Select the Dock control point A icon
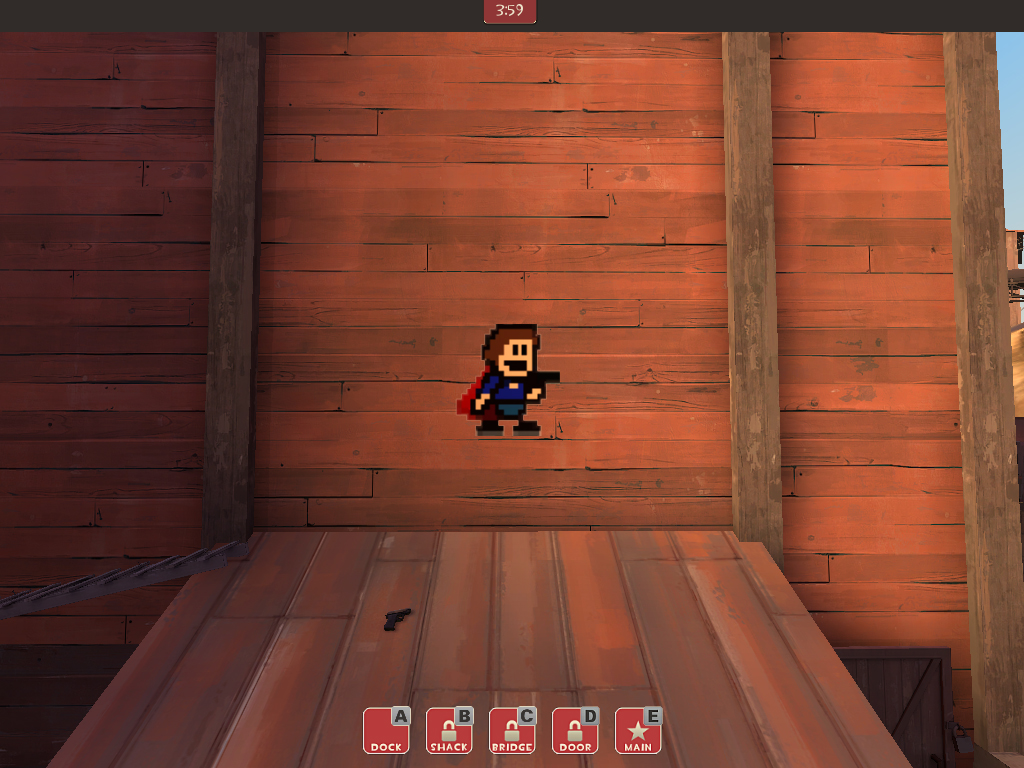1024x768 pixels. point(386,731)
